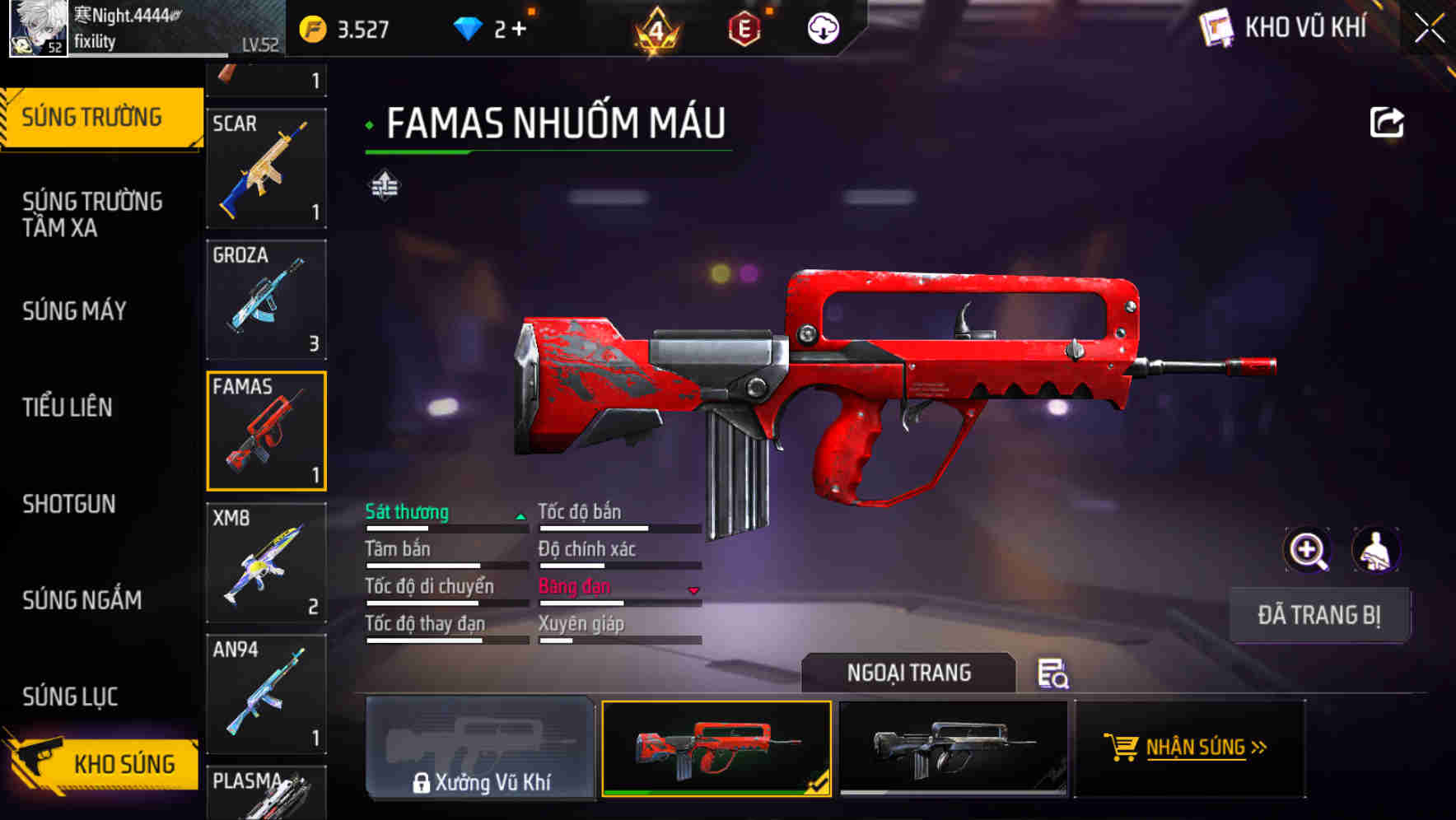Choose the GROZA weapon tile
Image resolution: width=1456 pixels, height=820 pixels.
(266, 300)
